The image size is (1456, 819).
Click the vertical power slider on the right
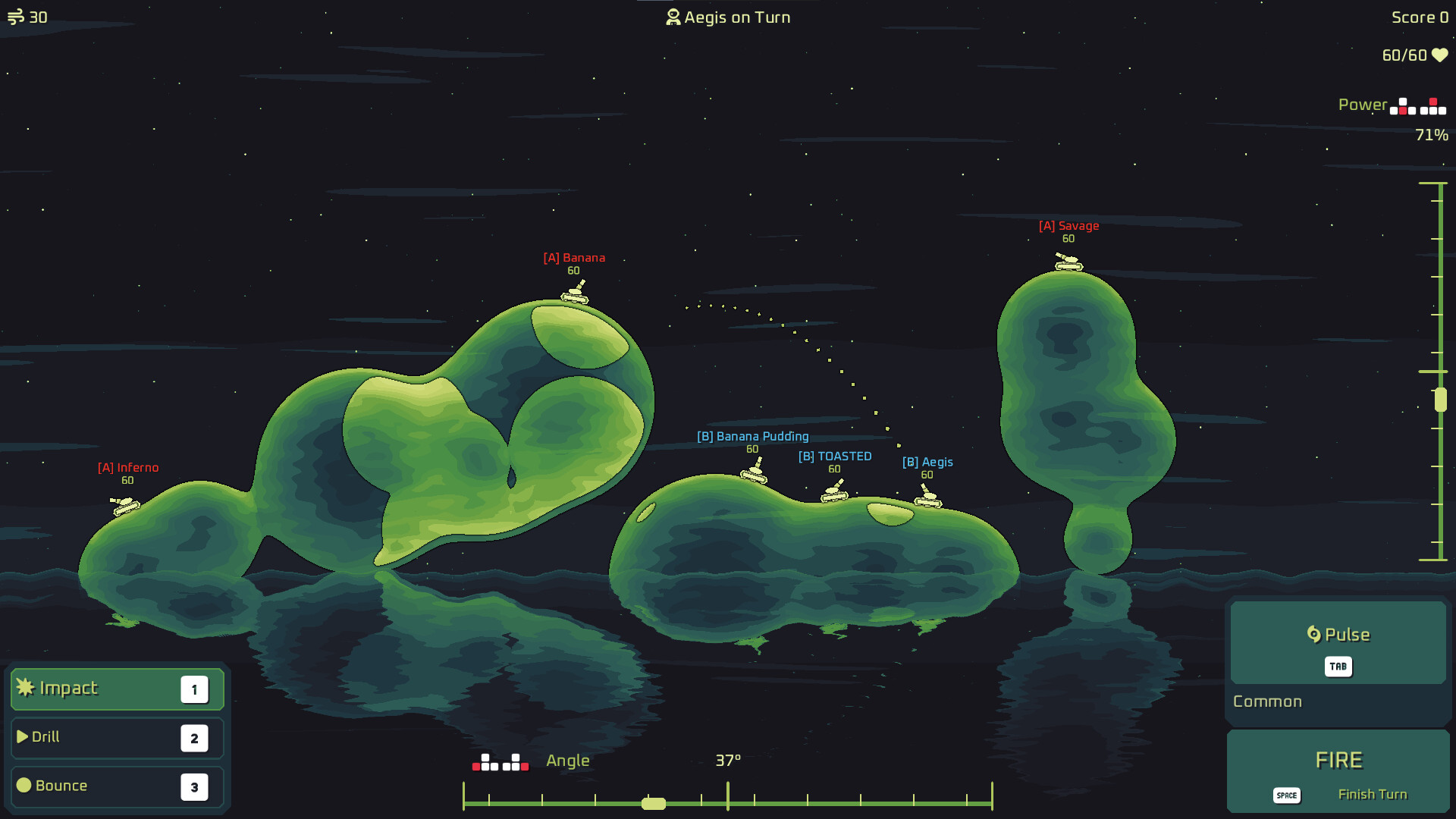point(1439,398)
